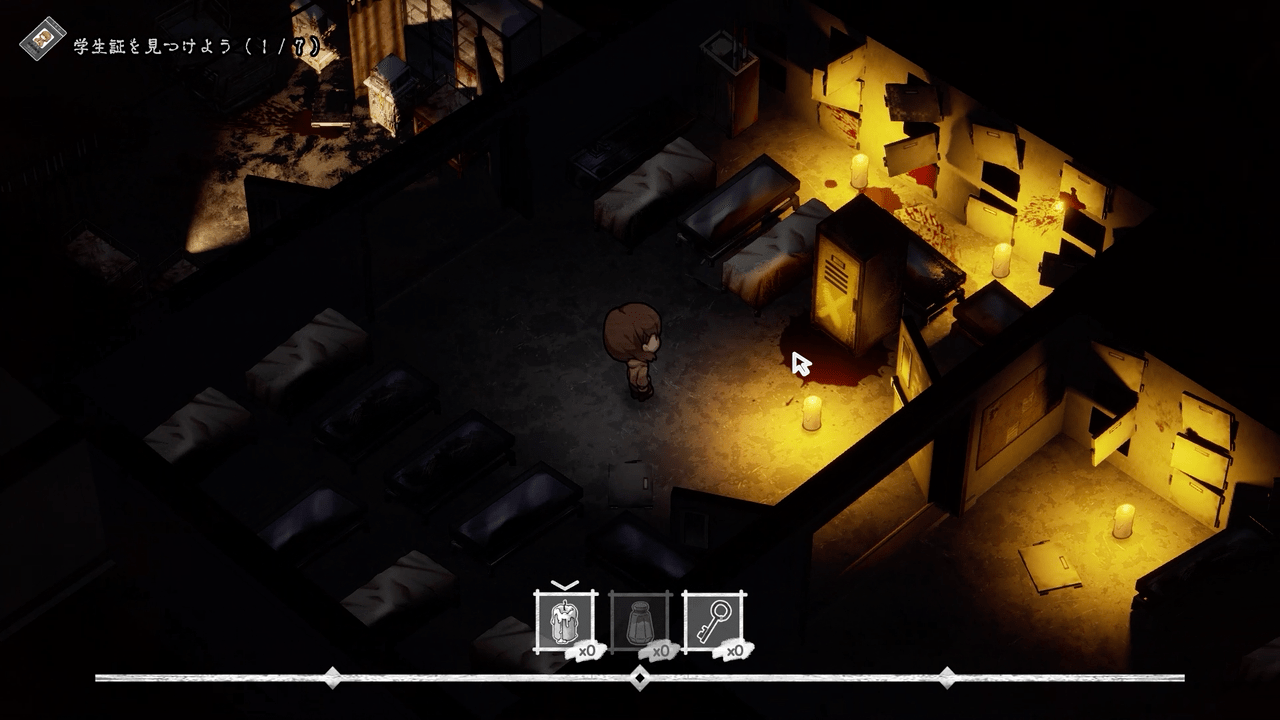Image resolution: width=1280 pixels, height=720 pixels.
Task: Select the candle item slot
Action: coord(566,622)
